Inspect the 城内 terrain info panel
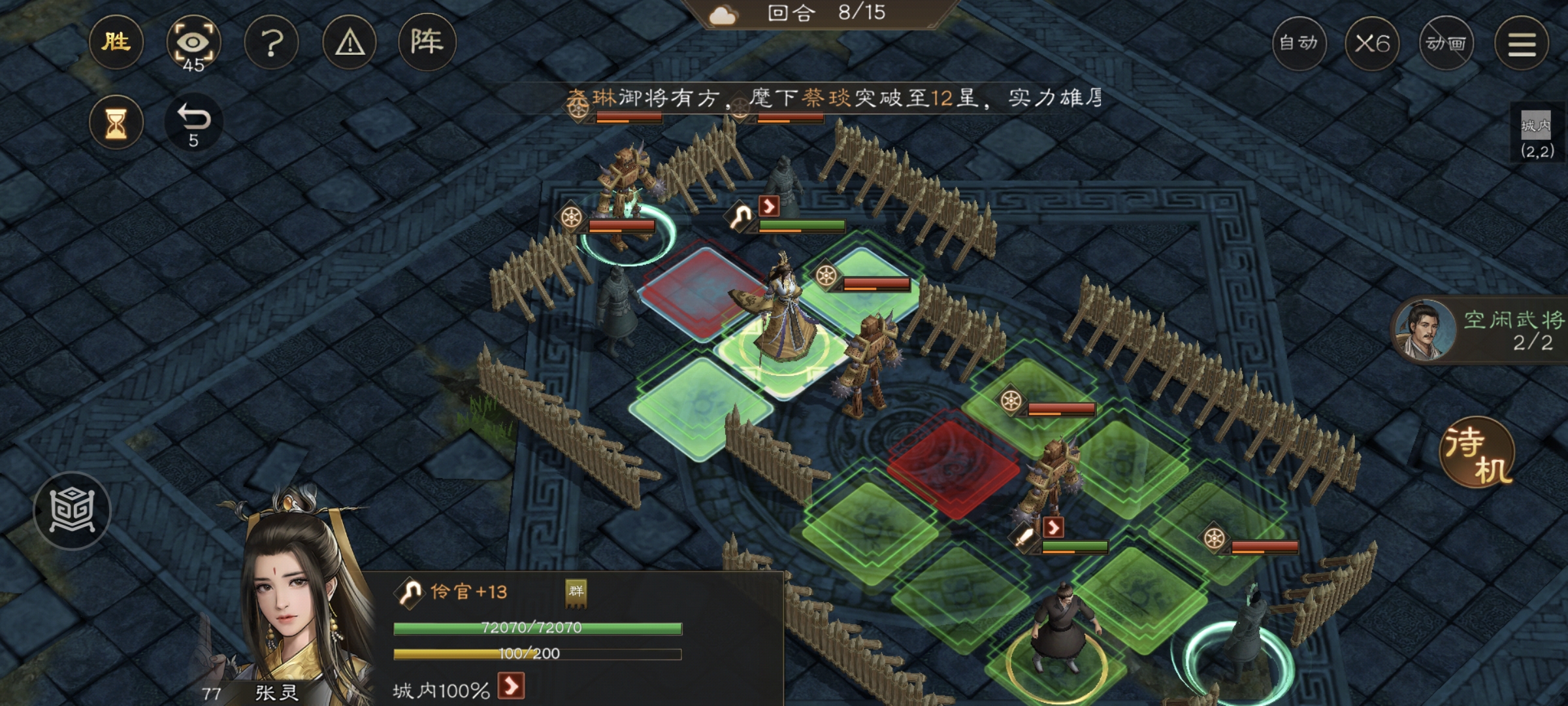Screen dimensions: 1568x706 tap(1536, 135)
